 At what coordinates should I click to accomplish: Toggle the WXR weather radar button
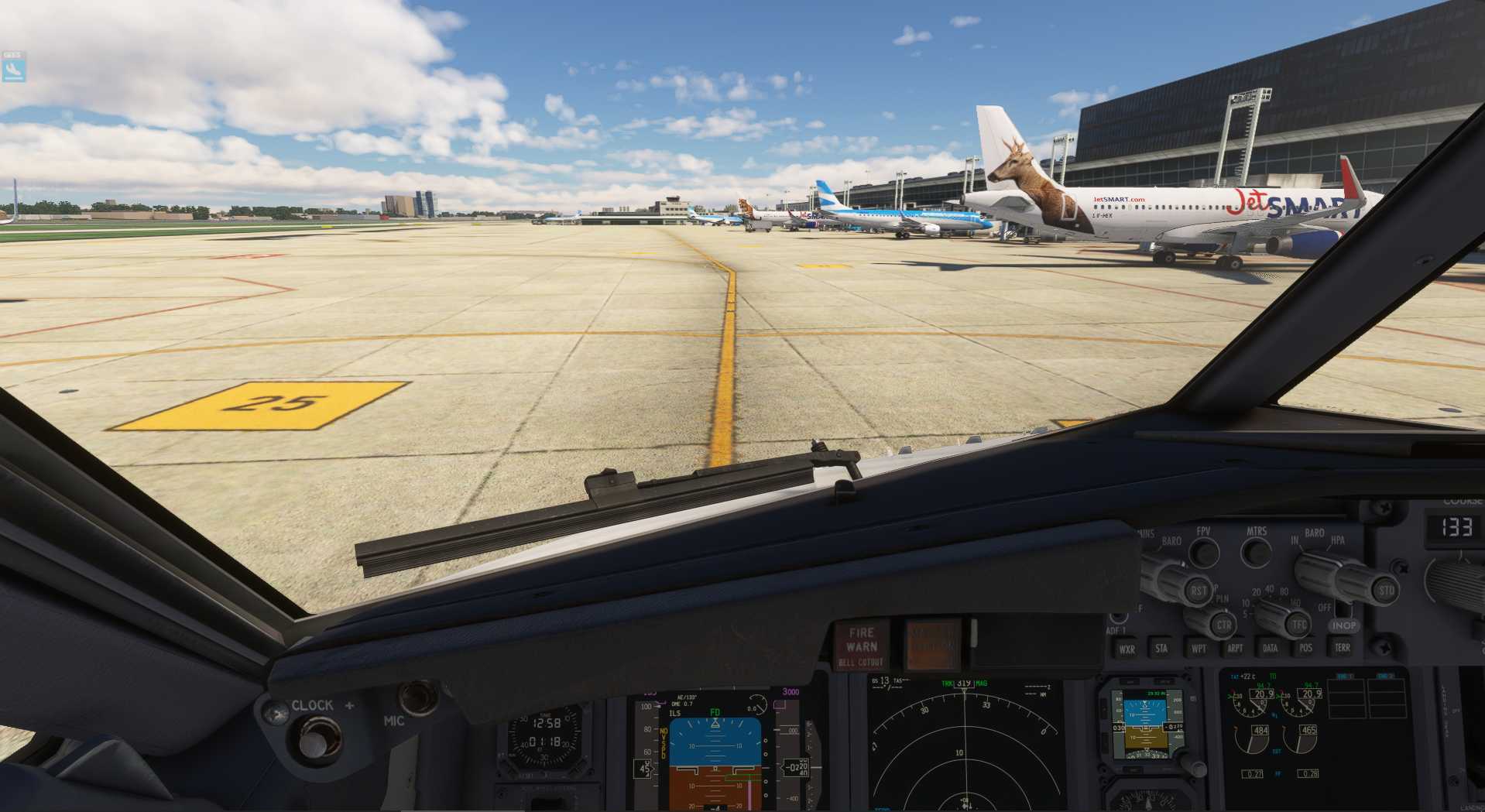[1127, 649]
